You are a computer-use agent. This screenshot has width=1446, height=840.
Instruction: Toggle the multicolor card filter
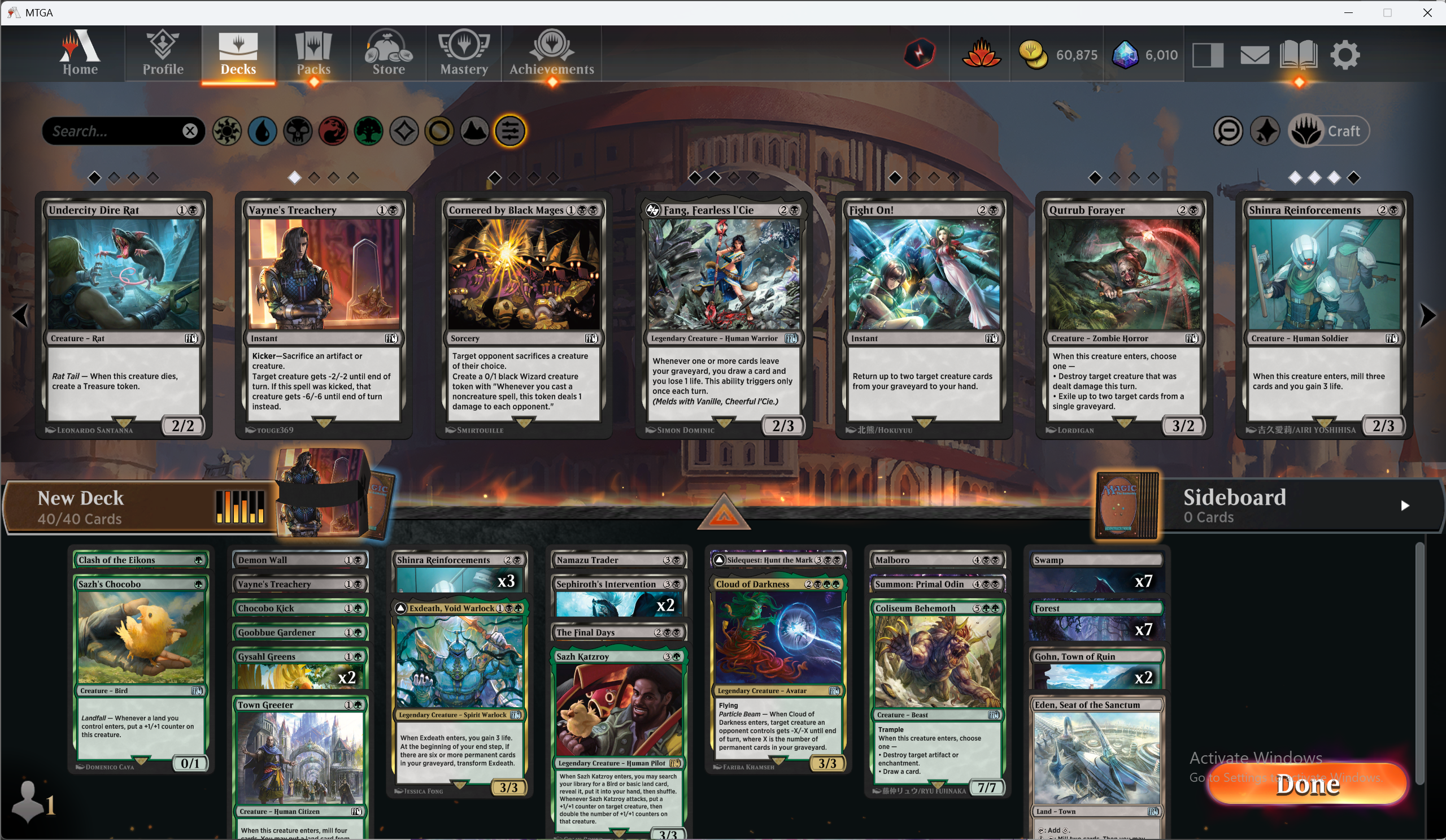[404, 131]
